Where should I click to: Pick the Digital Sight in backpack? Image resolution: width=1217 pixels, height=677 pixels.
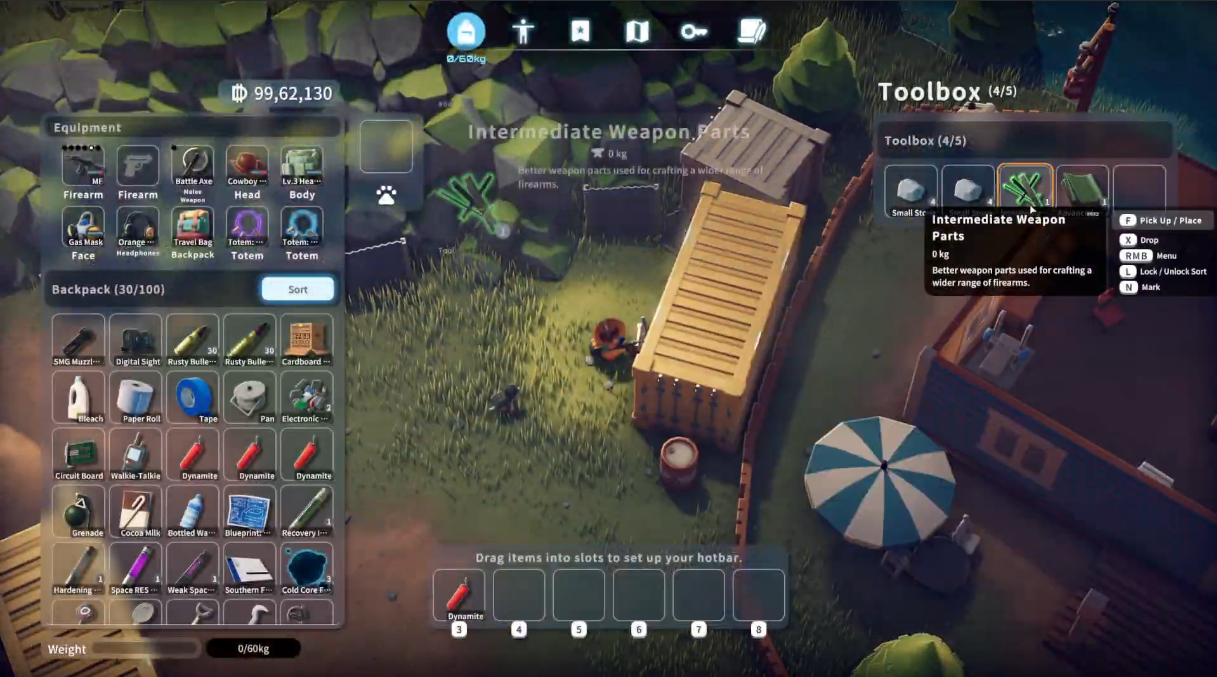point(136,340)
